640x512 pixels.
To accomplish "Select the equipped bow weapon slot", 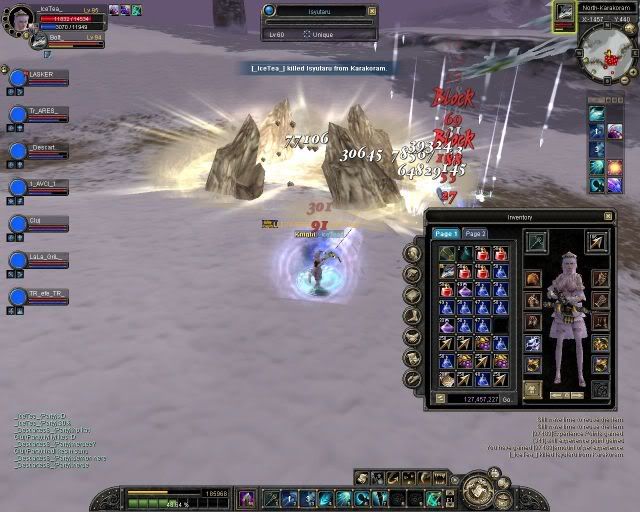I will point(537,241).
